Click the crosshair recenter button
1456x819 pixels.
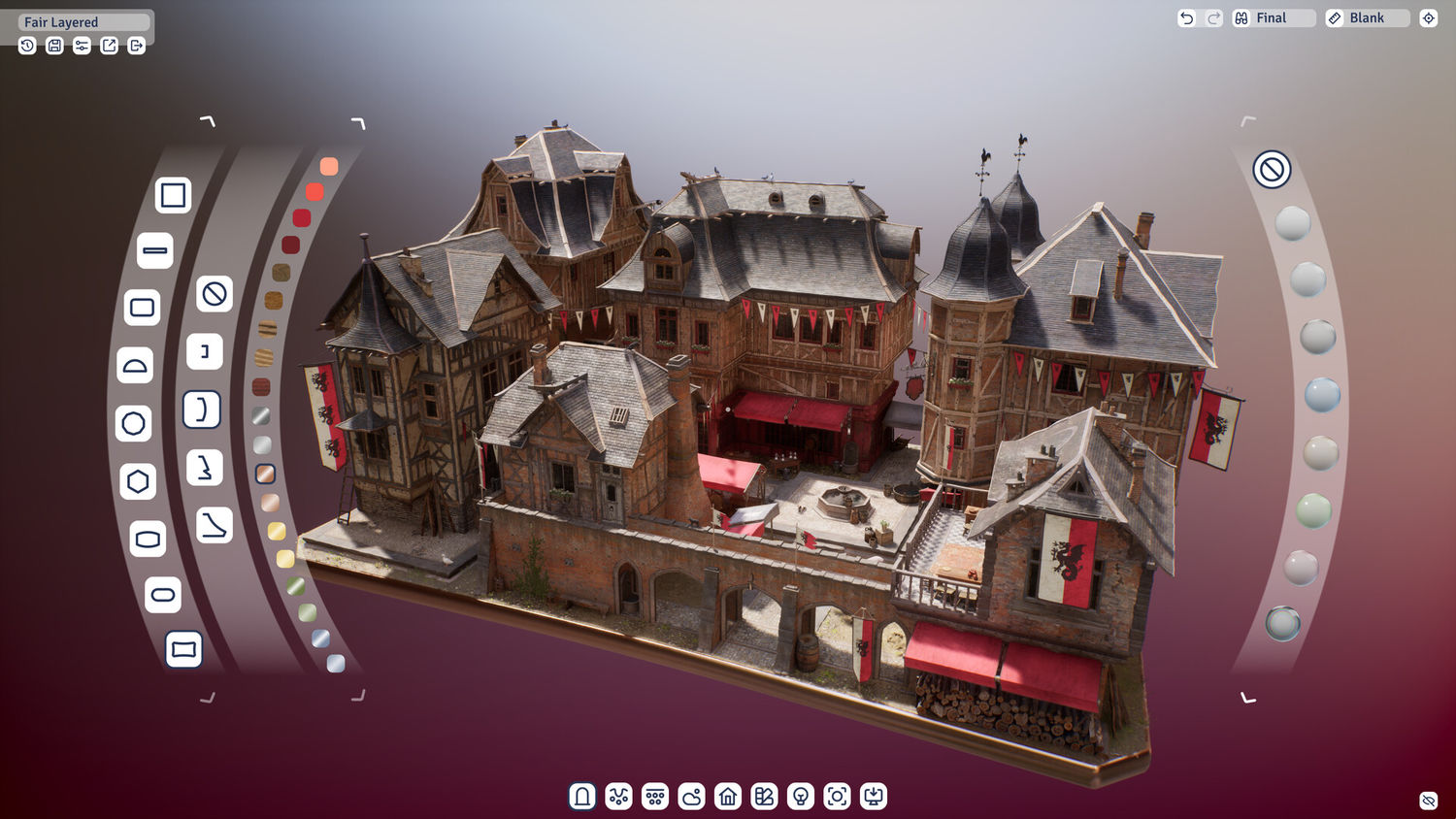pos(1428,18)
